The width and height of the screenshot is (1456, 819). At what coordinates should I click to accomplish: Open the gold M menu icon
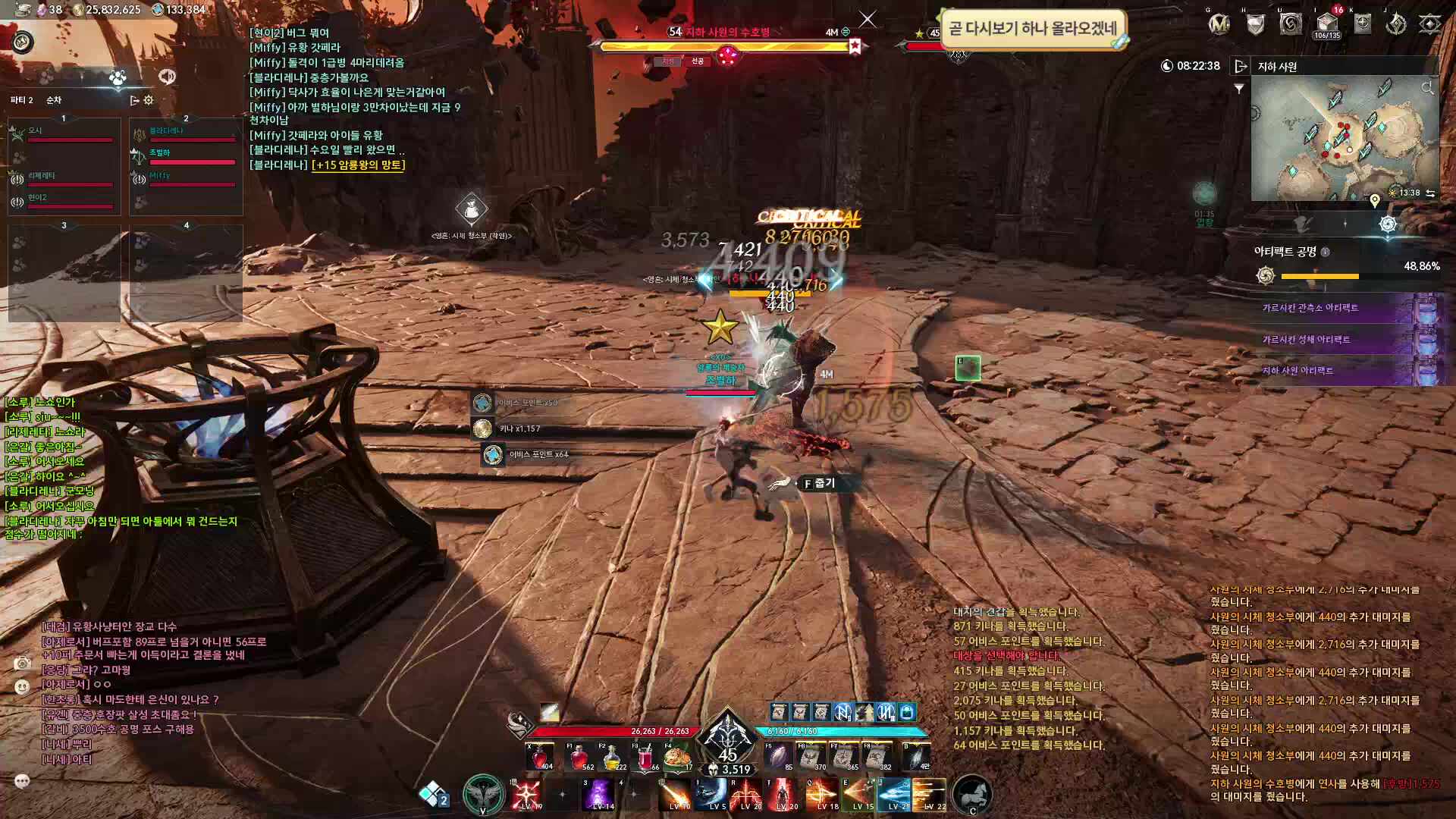click(1219, 24)
